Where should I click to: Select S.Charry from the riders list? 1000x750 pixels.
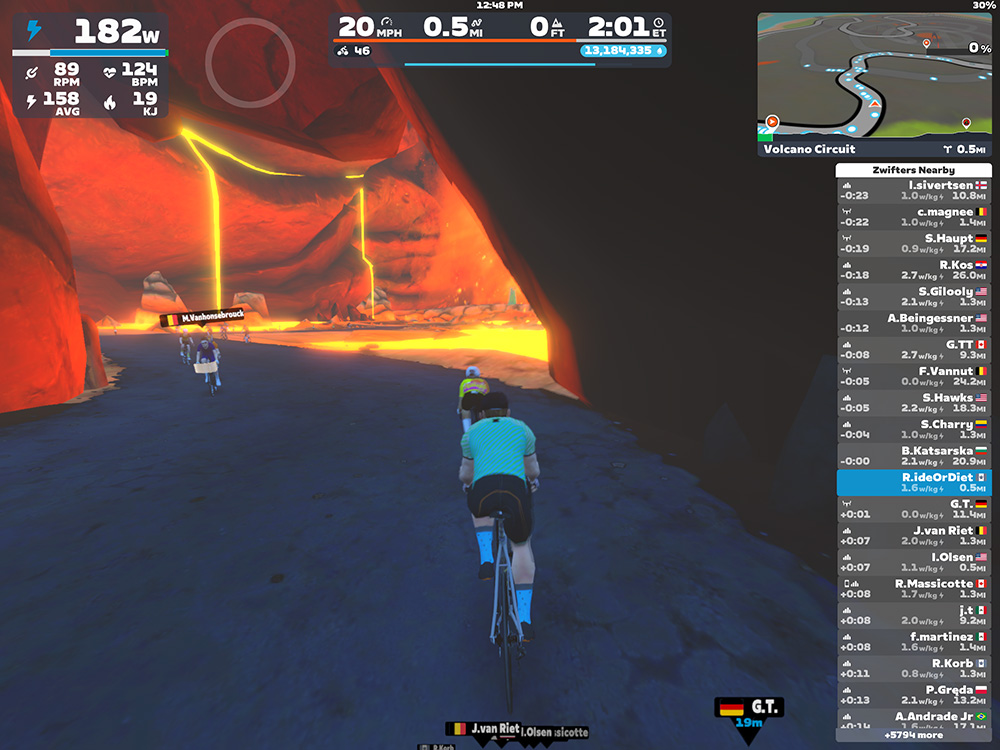click(913, 430)
